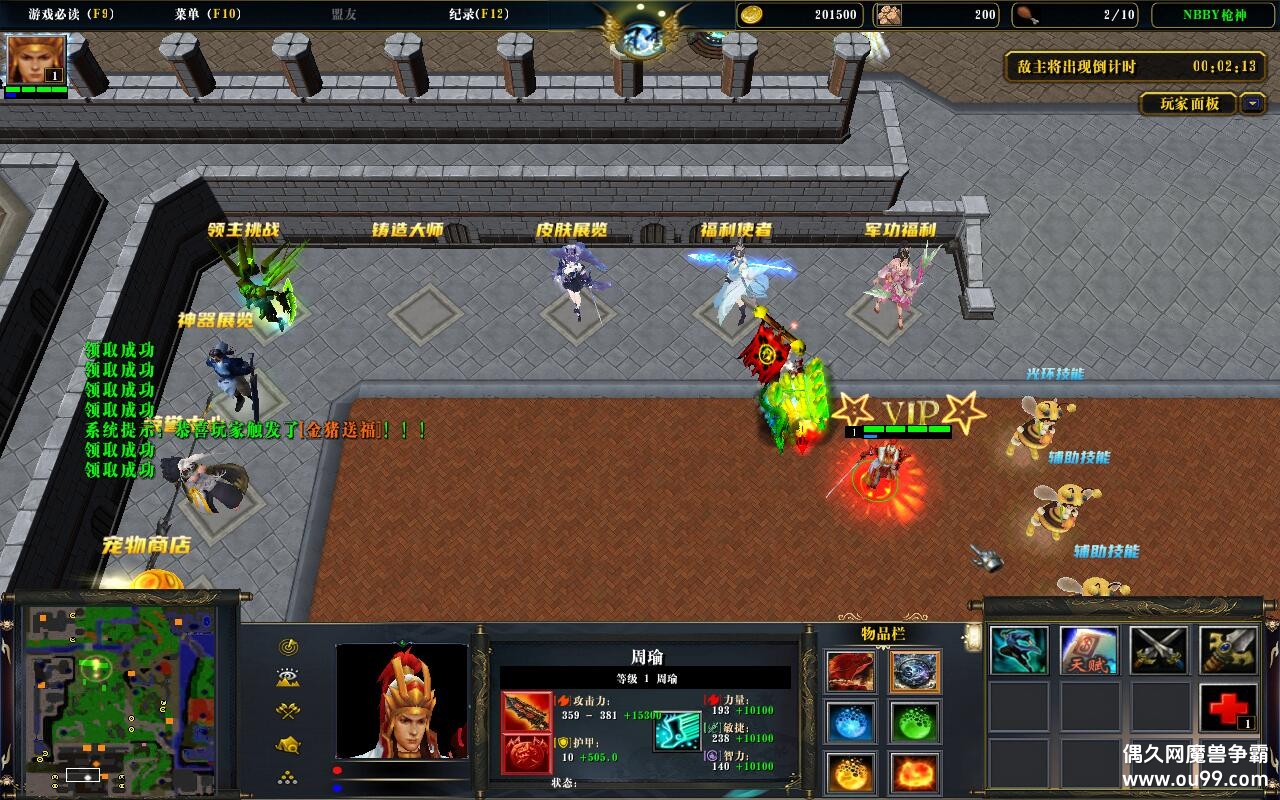Collapse the player panel with the arrow toggle
Screen dimensions: 1280x800
1253,103
